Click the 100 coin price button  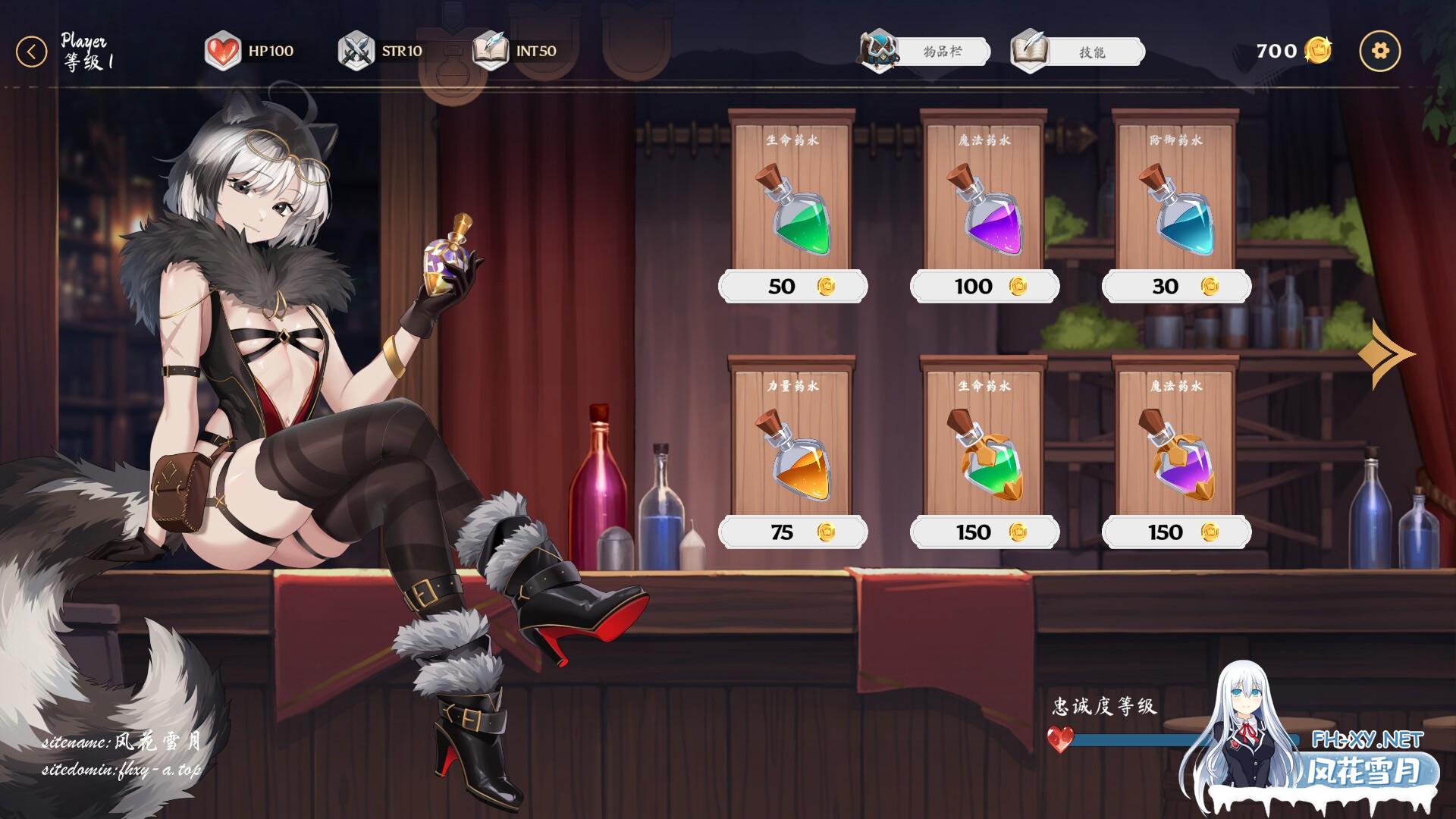click(984, 287)
